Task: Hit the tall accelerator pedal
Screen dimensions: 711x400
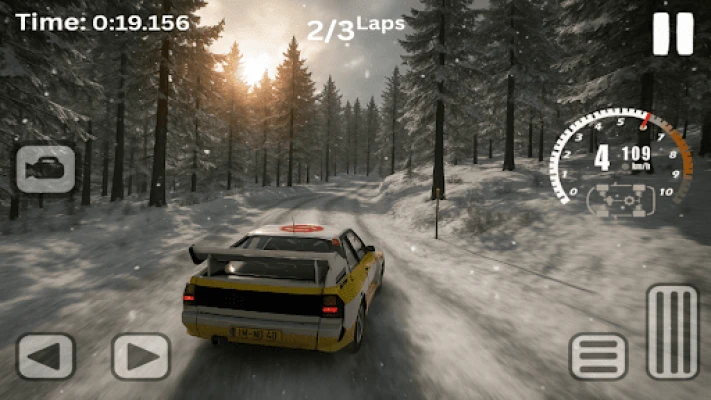Action: click(x=672, y=332)
